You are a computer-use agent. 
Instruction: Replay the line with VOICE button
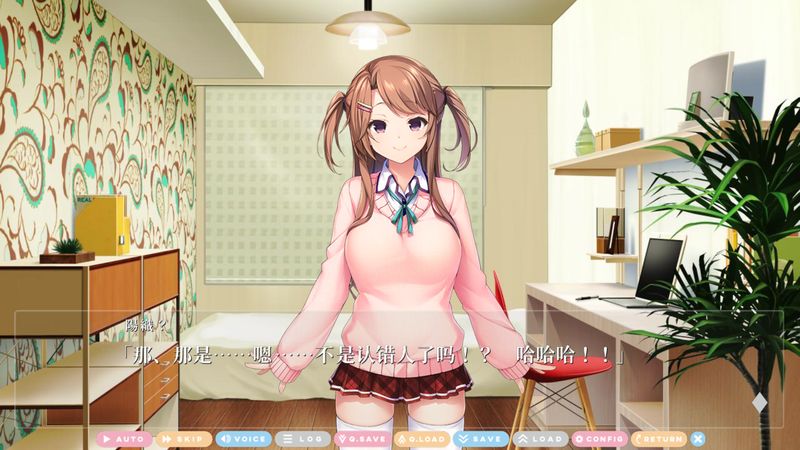click(x=243, y=439)
